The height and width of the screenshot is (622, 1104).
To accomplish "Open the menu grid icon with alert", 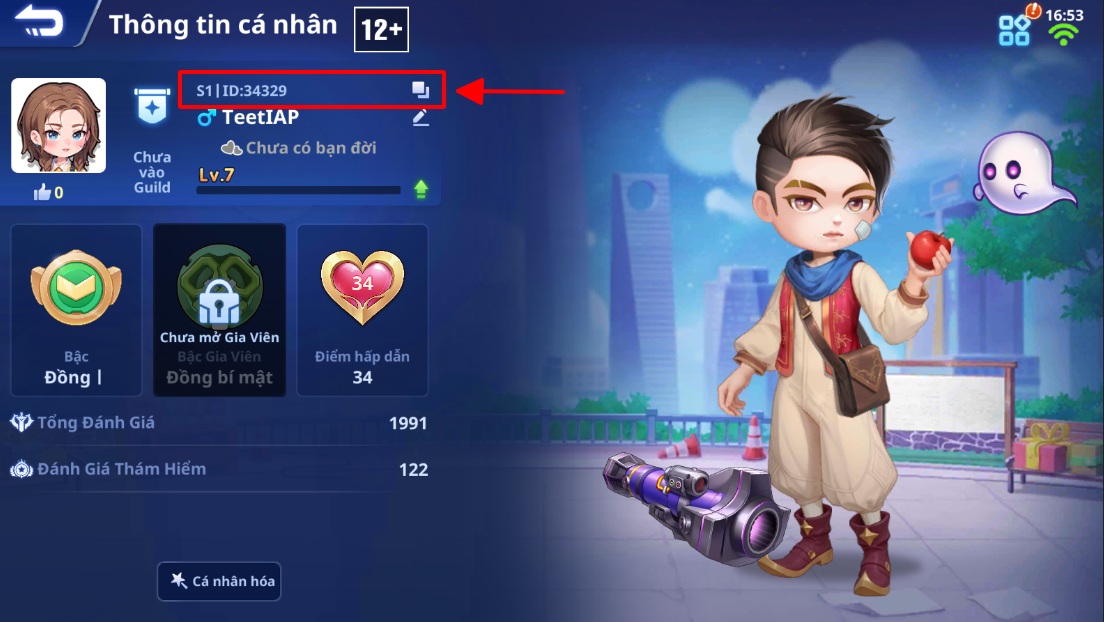I will point(1015,29).
